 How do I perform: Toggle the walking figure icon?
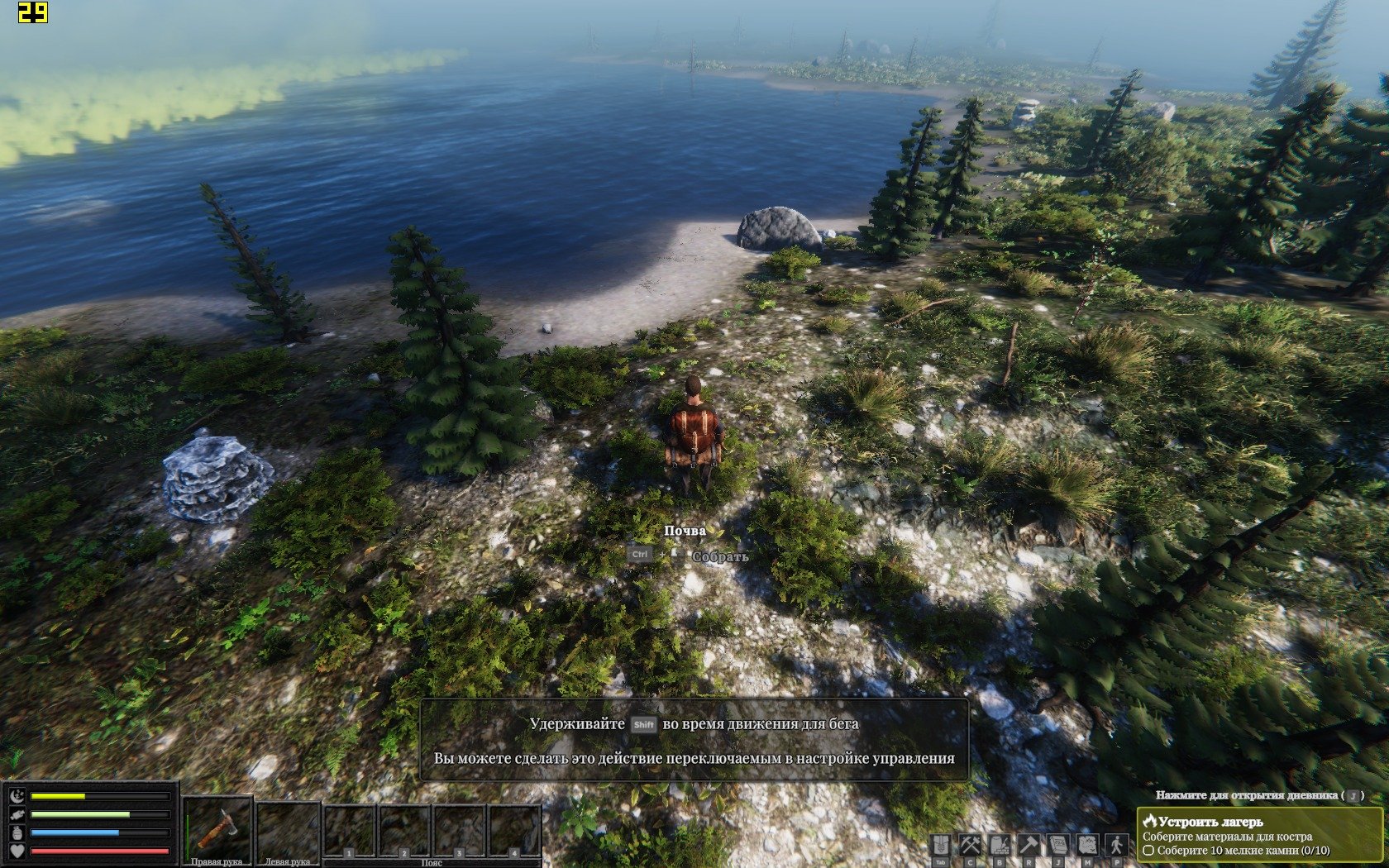tap(1117, 846)
